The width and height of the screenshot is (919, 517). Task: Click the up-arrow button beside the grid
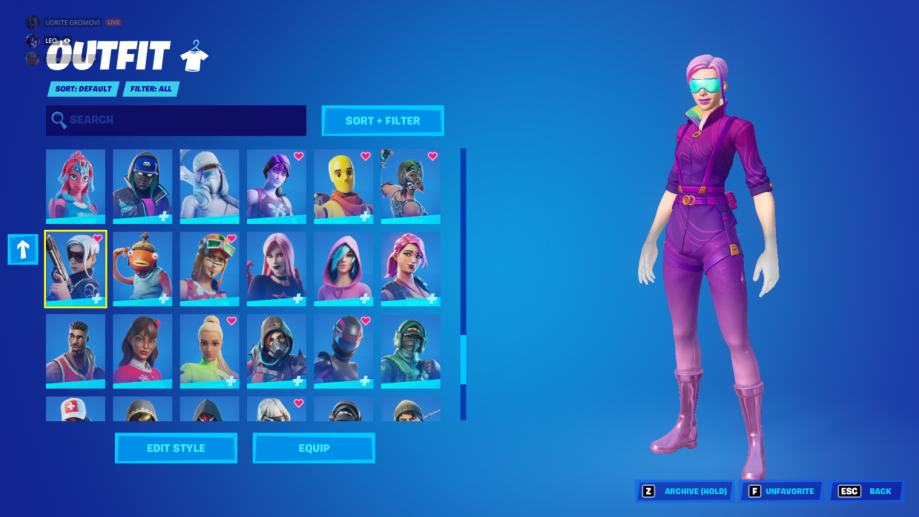[23, 250]
